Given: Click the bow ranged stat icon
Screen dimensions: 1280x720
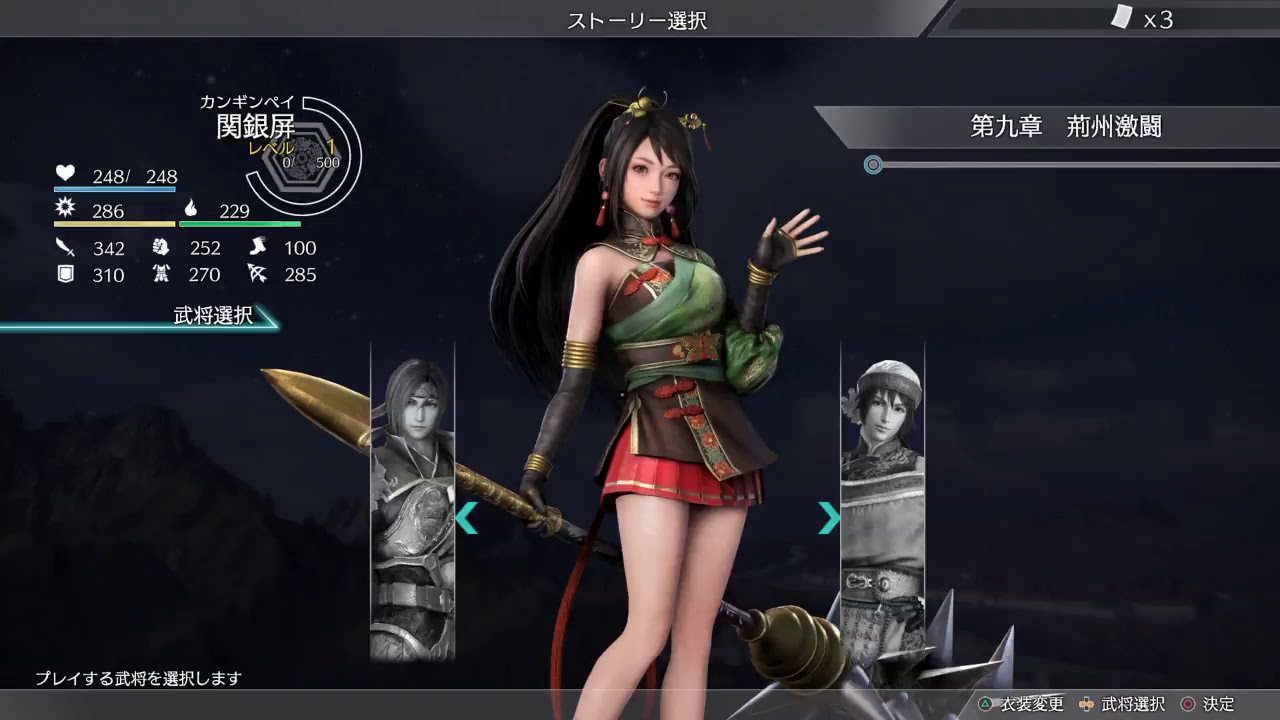Looking at the screenshot, I should coord(258,275).
